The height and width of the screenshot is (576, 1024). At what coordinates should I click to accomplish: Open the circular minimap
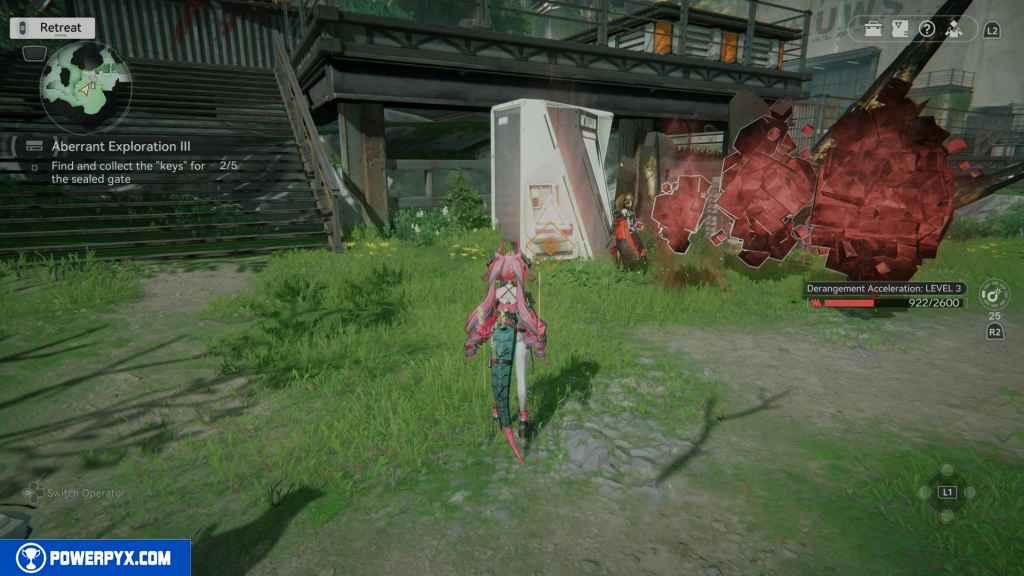(x=84, y=86)
